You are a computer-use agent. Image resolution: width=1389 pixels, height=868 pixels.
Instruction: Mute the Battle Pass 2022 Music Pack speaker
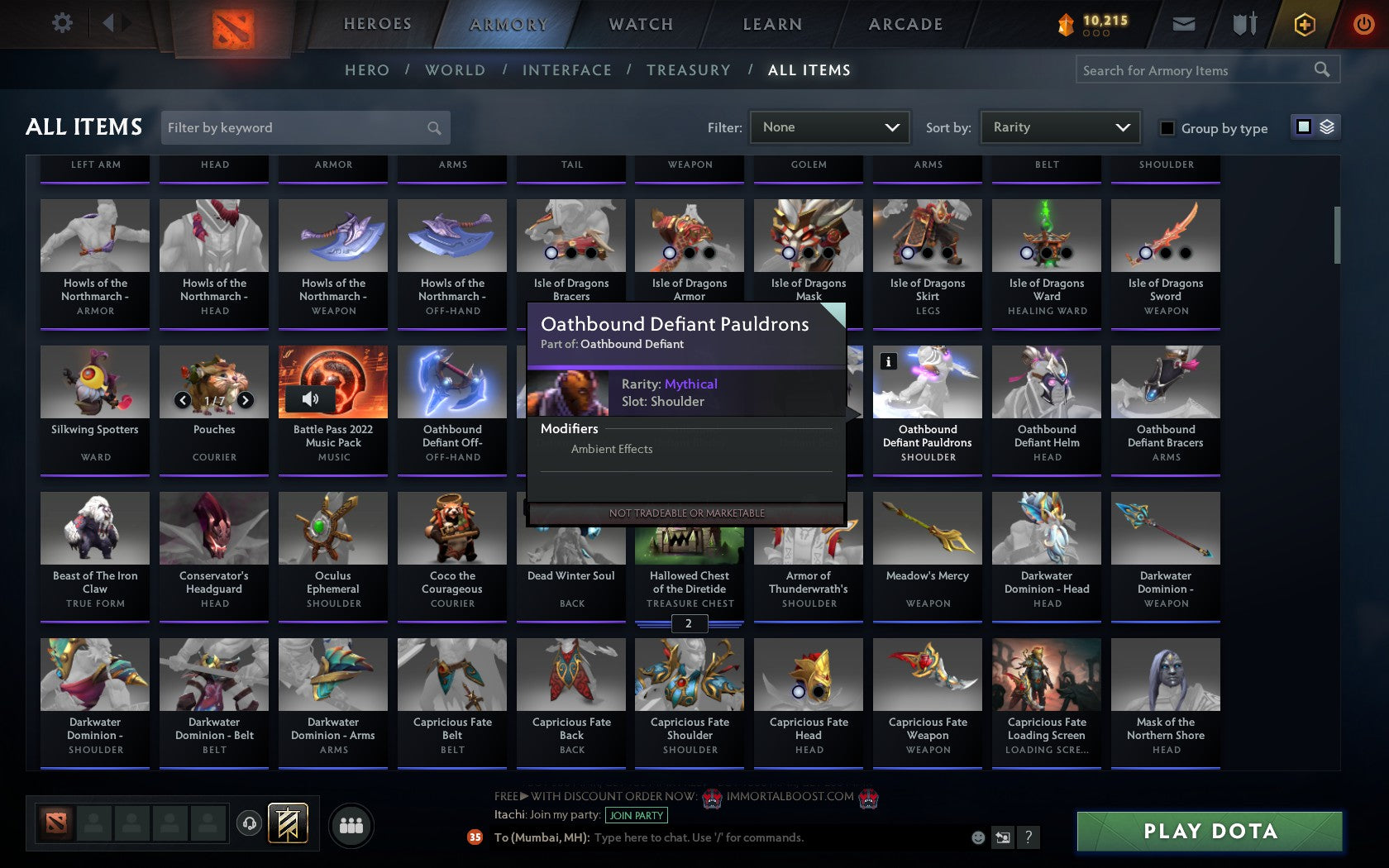pos(310,399)
